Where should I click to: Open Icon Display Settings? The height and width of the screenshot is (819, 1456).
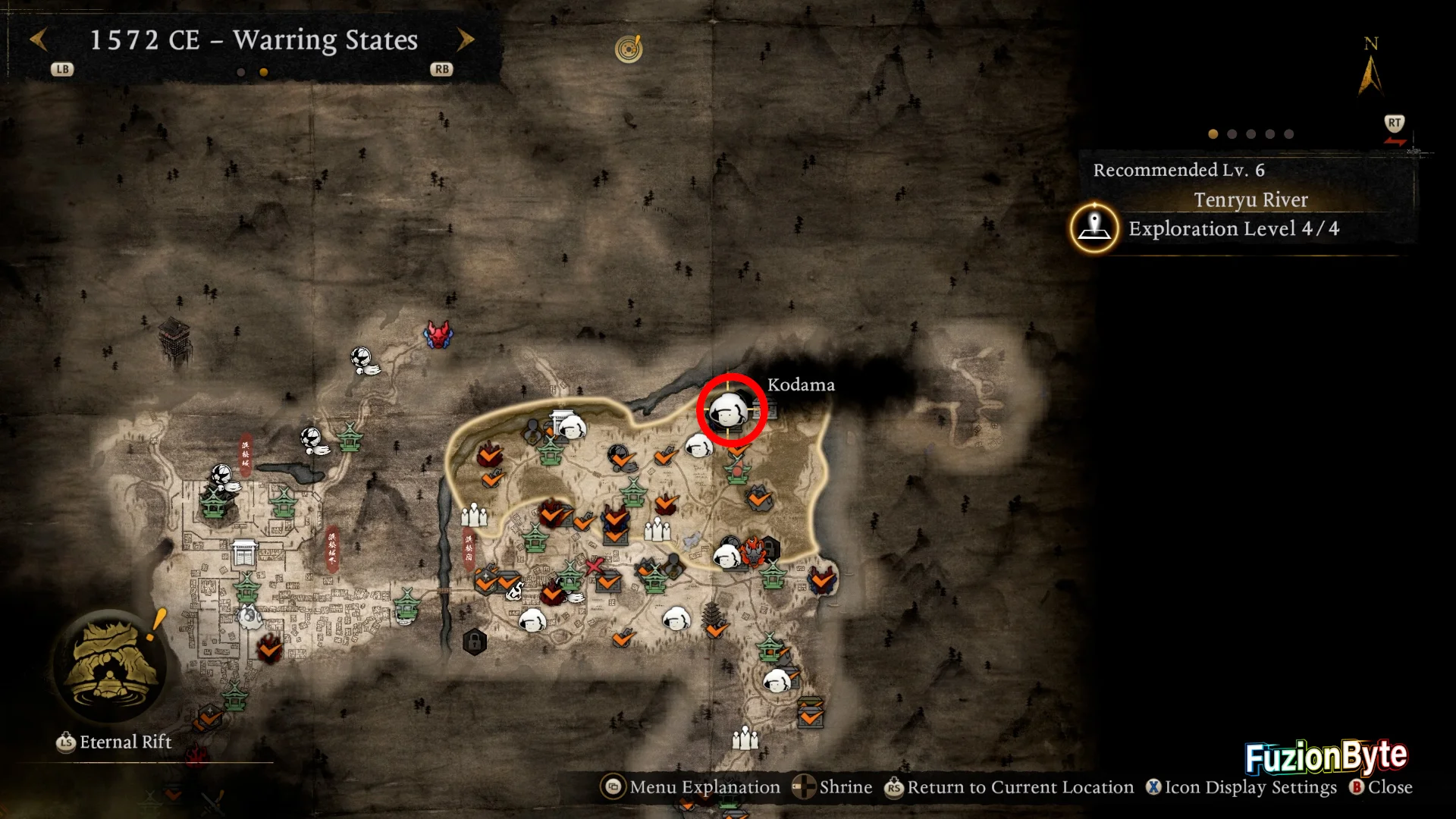tap(1241, 787)
